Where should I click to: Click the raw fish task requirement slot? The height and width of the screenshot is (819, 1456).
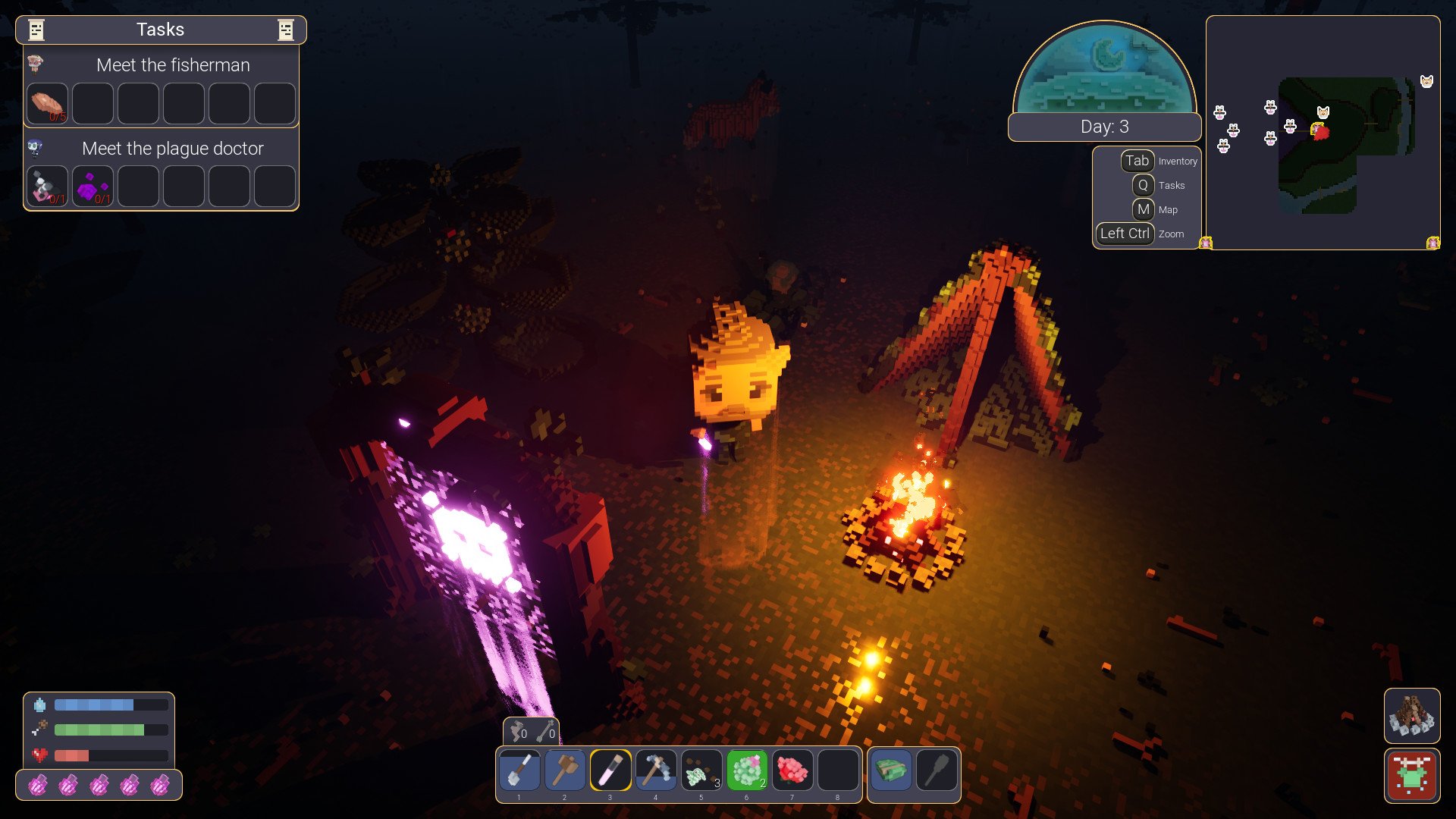pyautogui.click(x=48, y=104)
